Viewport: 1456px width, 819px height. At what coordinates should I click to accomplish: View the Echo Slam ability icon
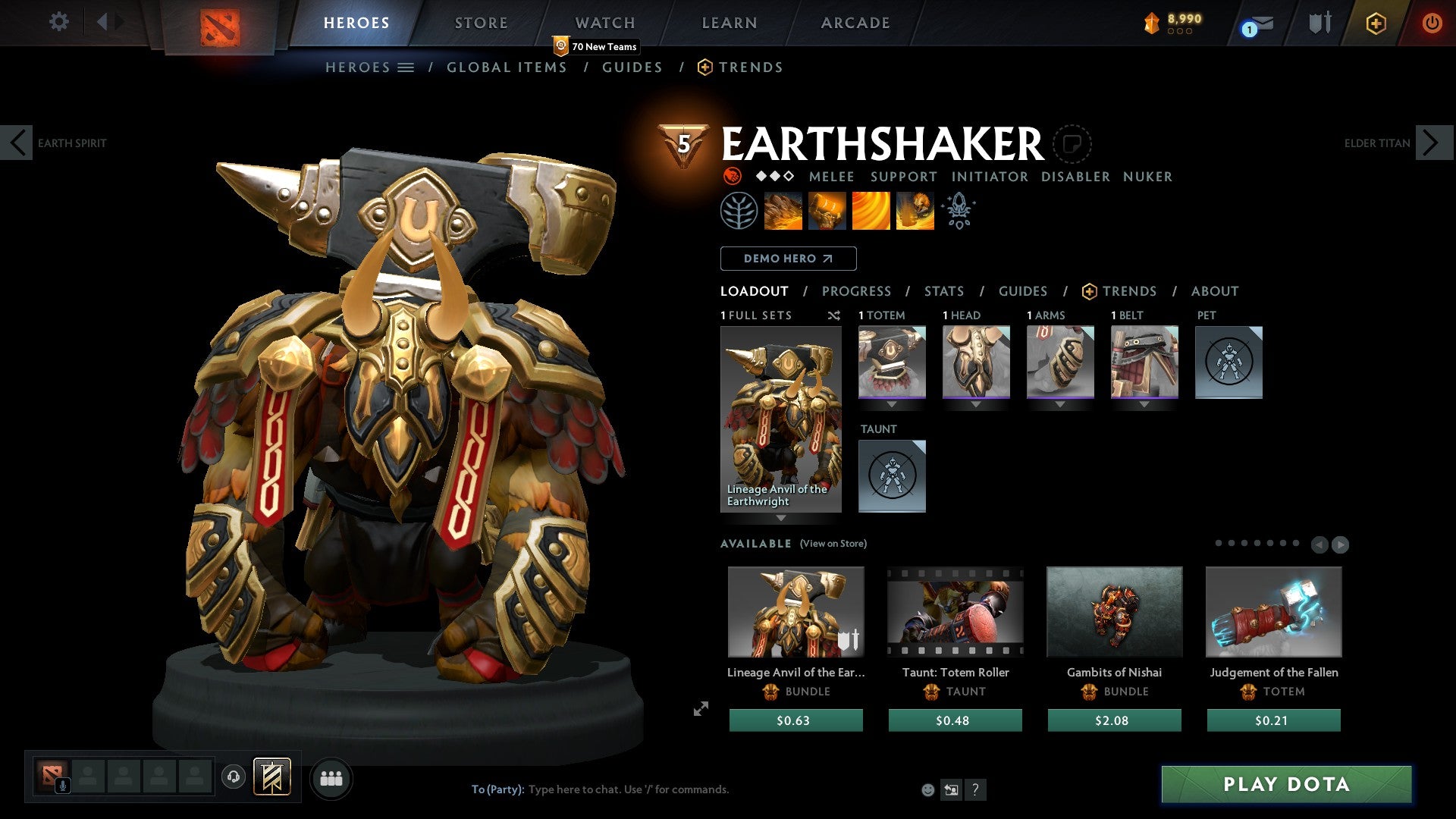pos(915,210)
